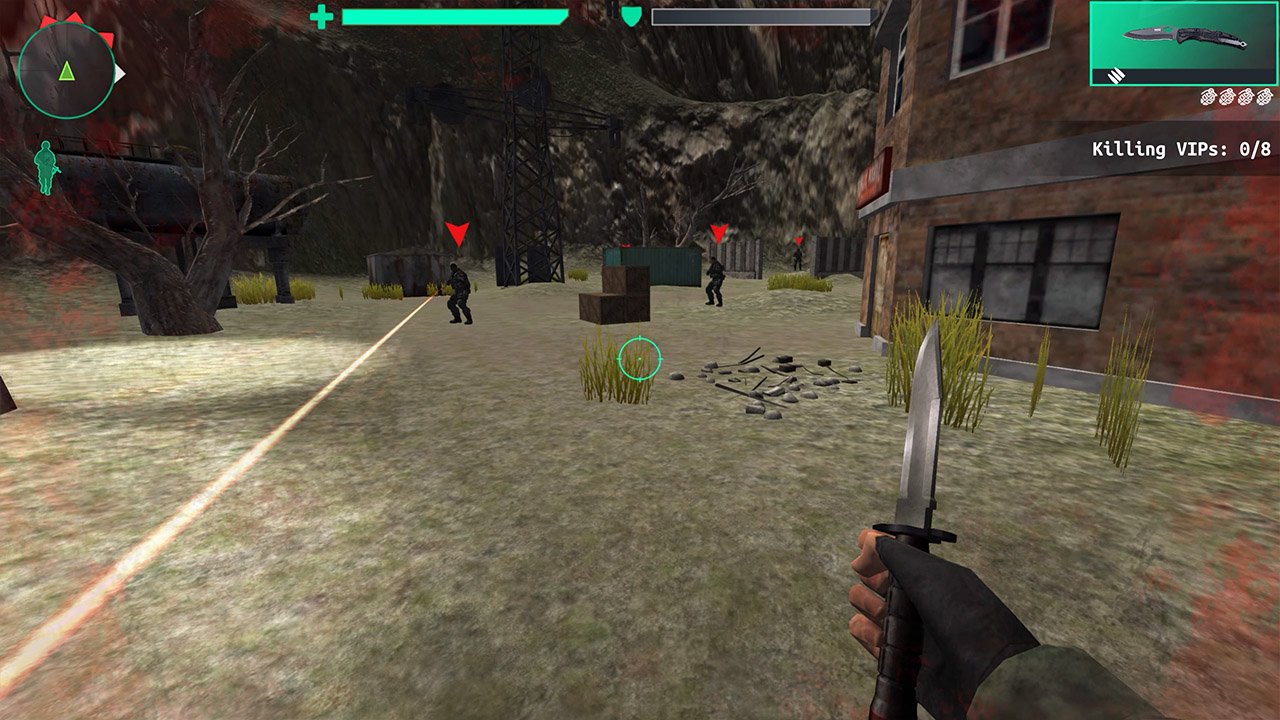This screenshot has height=720, width=1280.
Task: Click the rightmost grenade icon
Action: point(1264,96)
